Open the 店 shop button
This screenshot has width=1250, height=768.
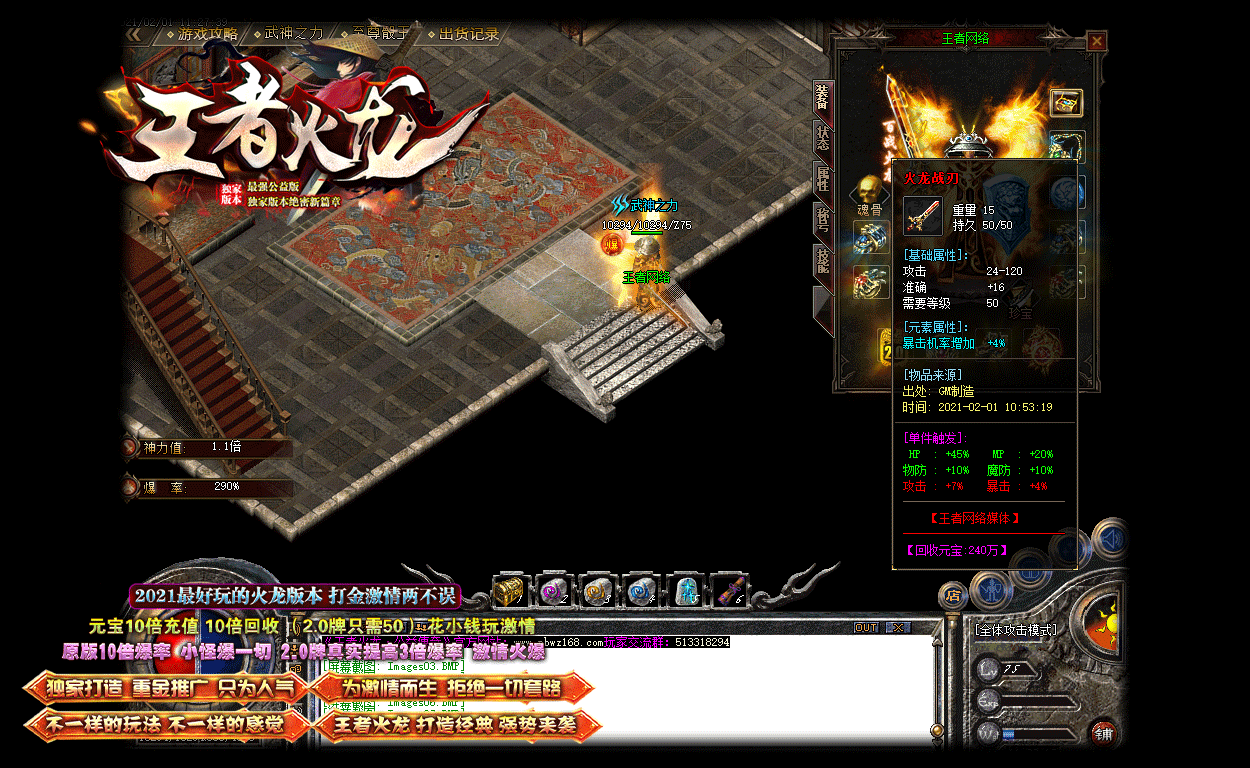(x=953, y=596)
